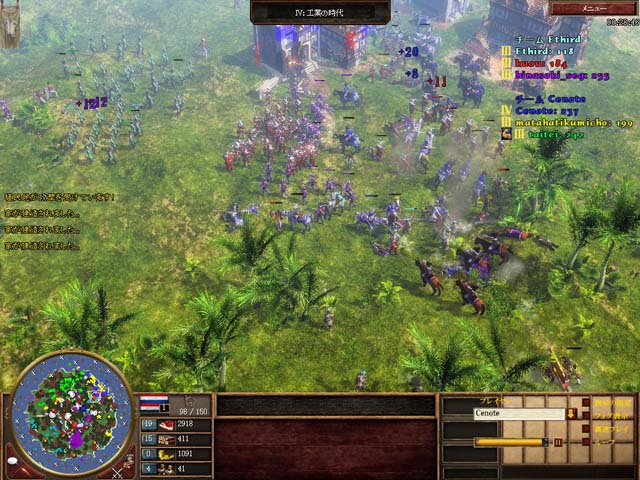Open the メニュー button at top right
Viewport: 640px width, 480px height.
pos(594,8)
